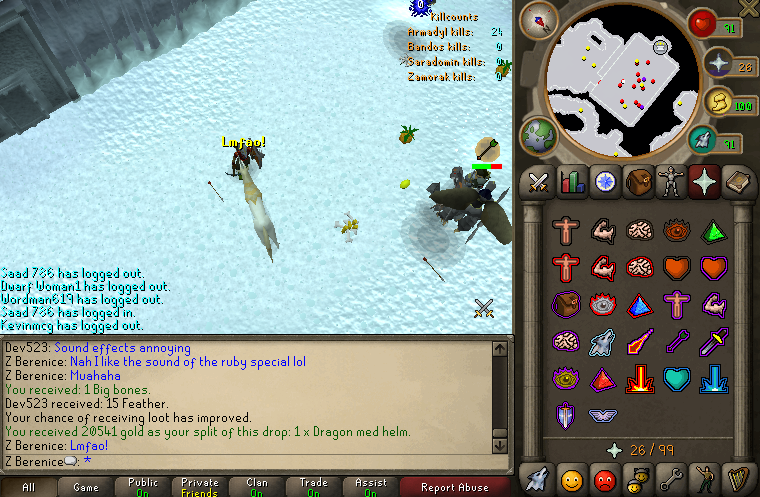Close the game with the X button
Viewport: 760px width, 497px height.
(748, 9)
